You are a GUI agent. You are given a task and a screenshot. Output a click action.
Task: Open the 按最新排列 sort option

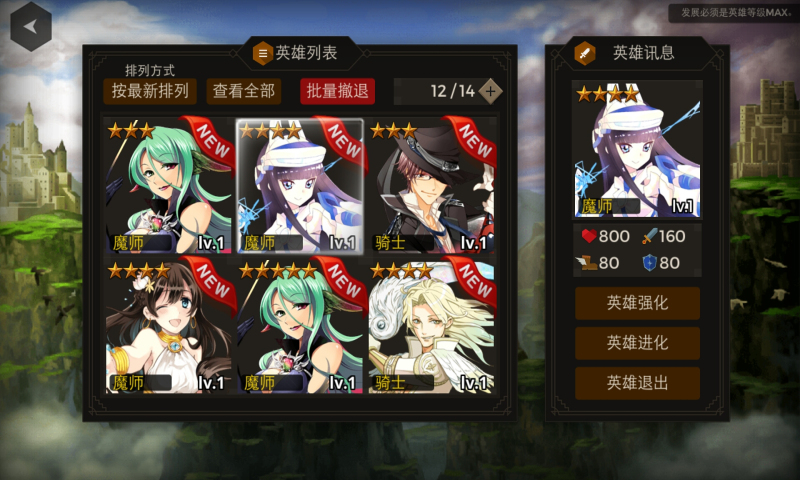click(150, 91)
